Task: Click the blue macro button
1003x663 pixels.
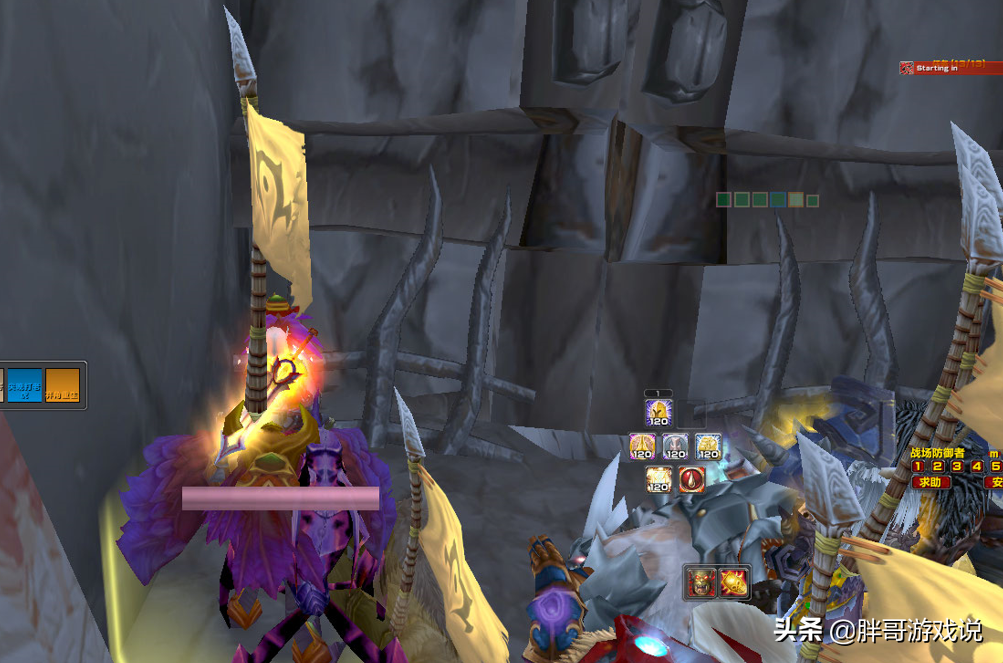Action: click(25, 385)
